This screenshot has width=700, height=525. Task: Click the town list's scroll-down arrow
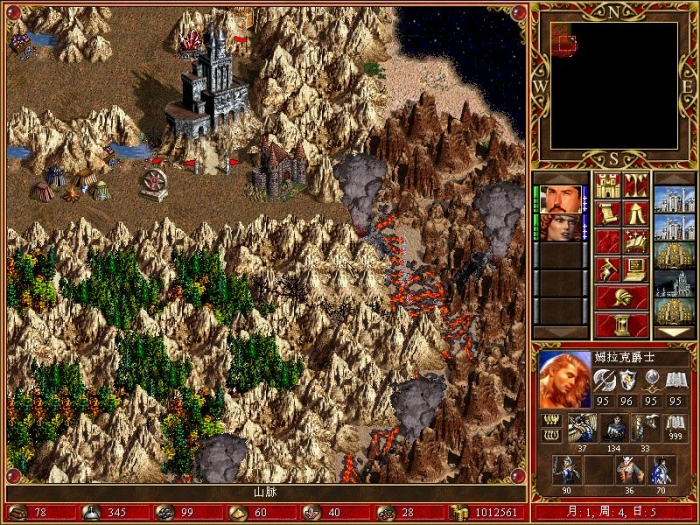tap(674, 332)
